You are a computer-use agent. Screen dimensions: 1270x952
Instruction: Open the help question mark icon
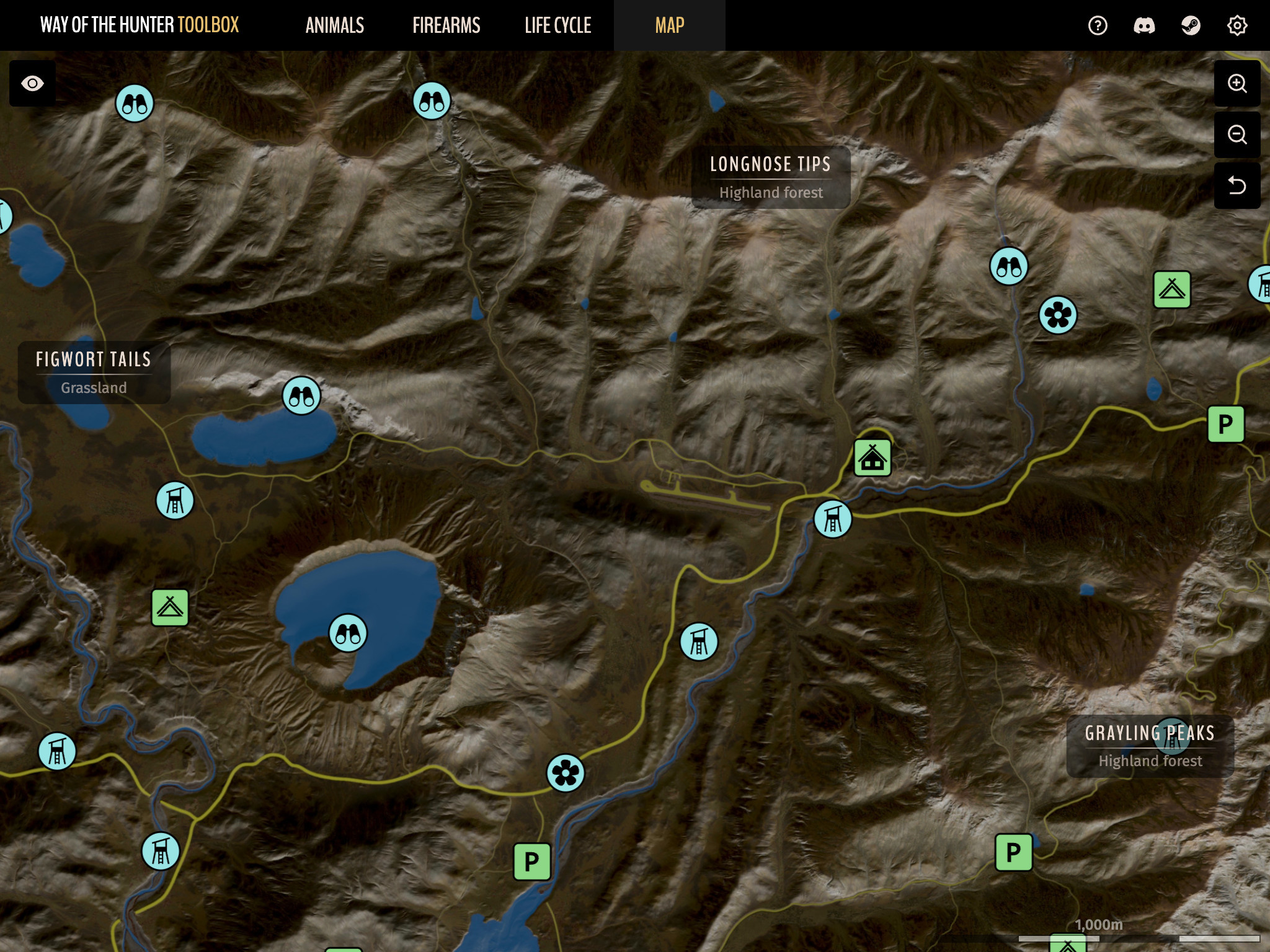point(1098,25)
